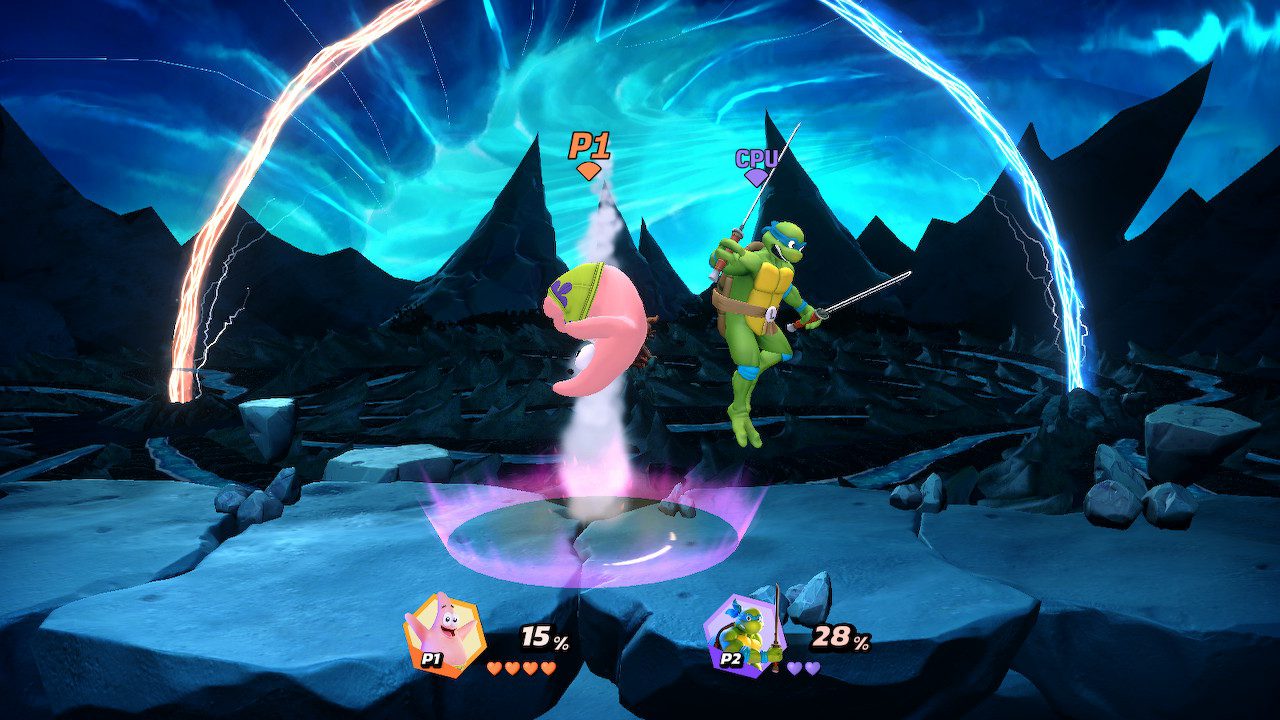Click the purple pointer fan below the CPU label

[x=758, y=176]
